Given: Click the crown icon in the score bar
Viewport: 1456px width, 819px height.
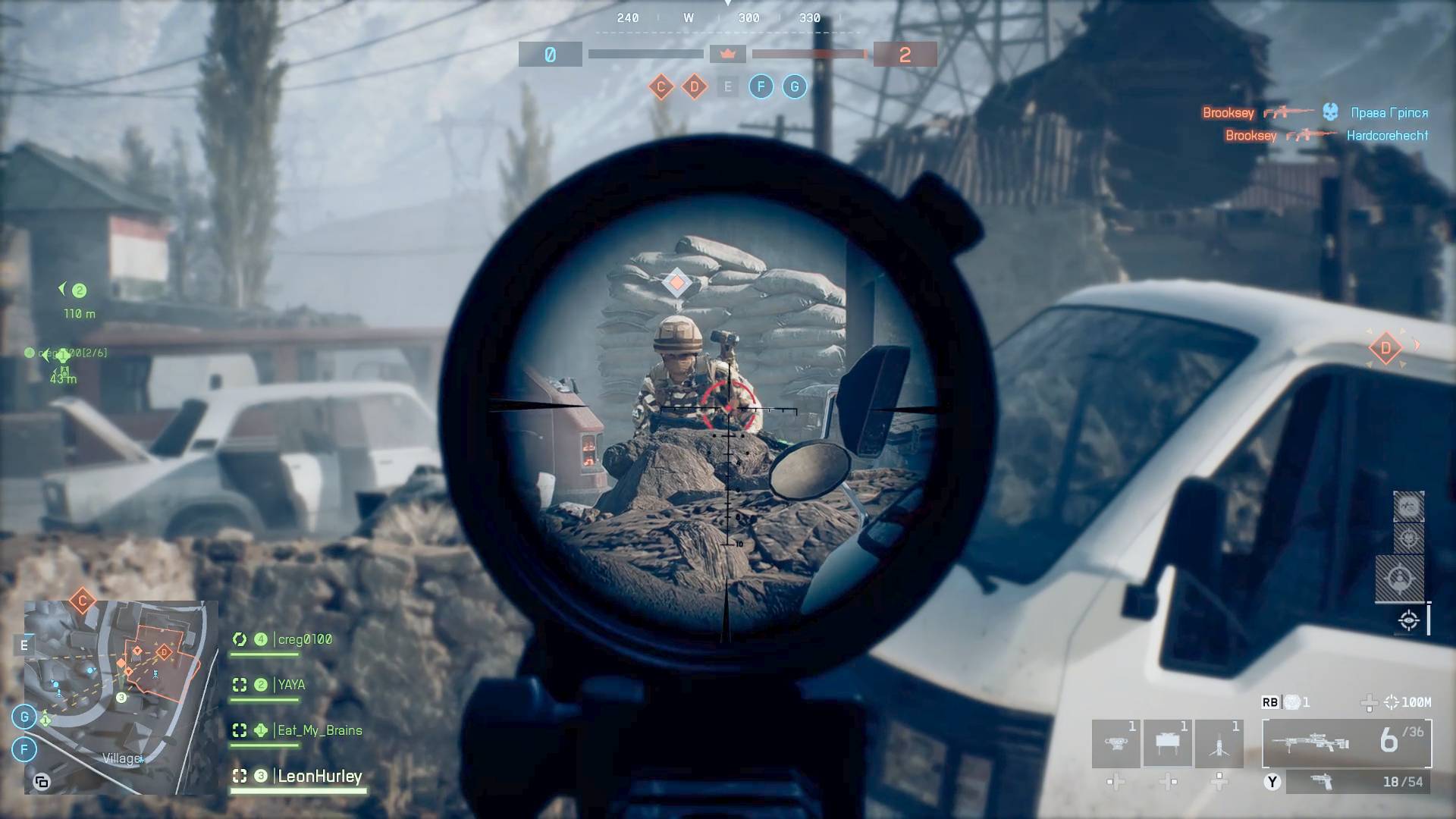Looking at the screenshot, I should coord(728,54).
